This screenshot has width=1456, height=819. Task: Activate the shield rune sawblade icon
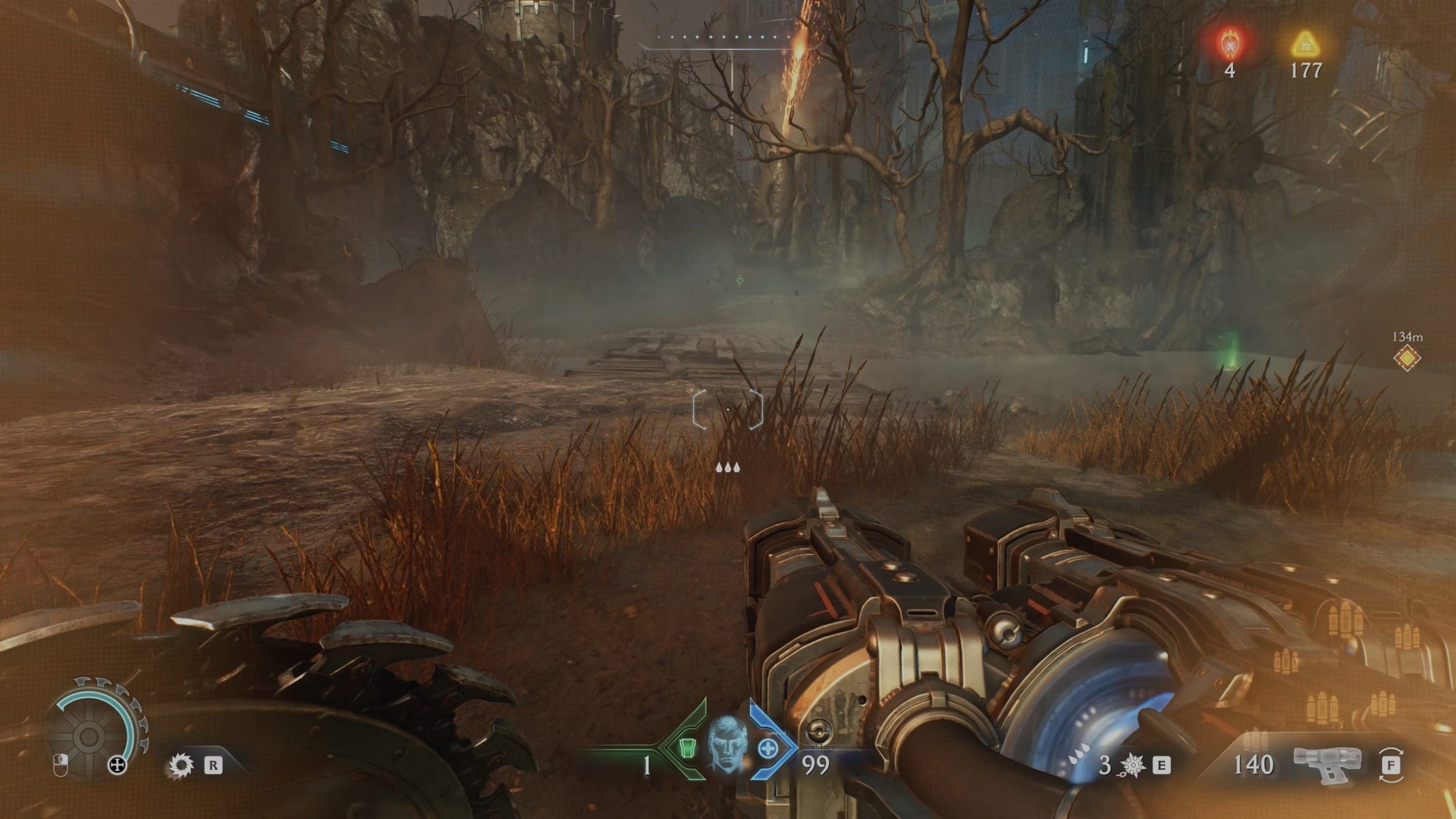[181, 765]
